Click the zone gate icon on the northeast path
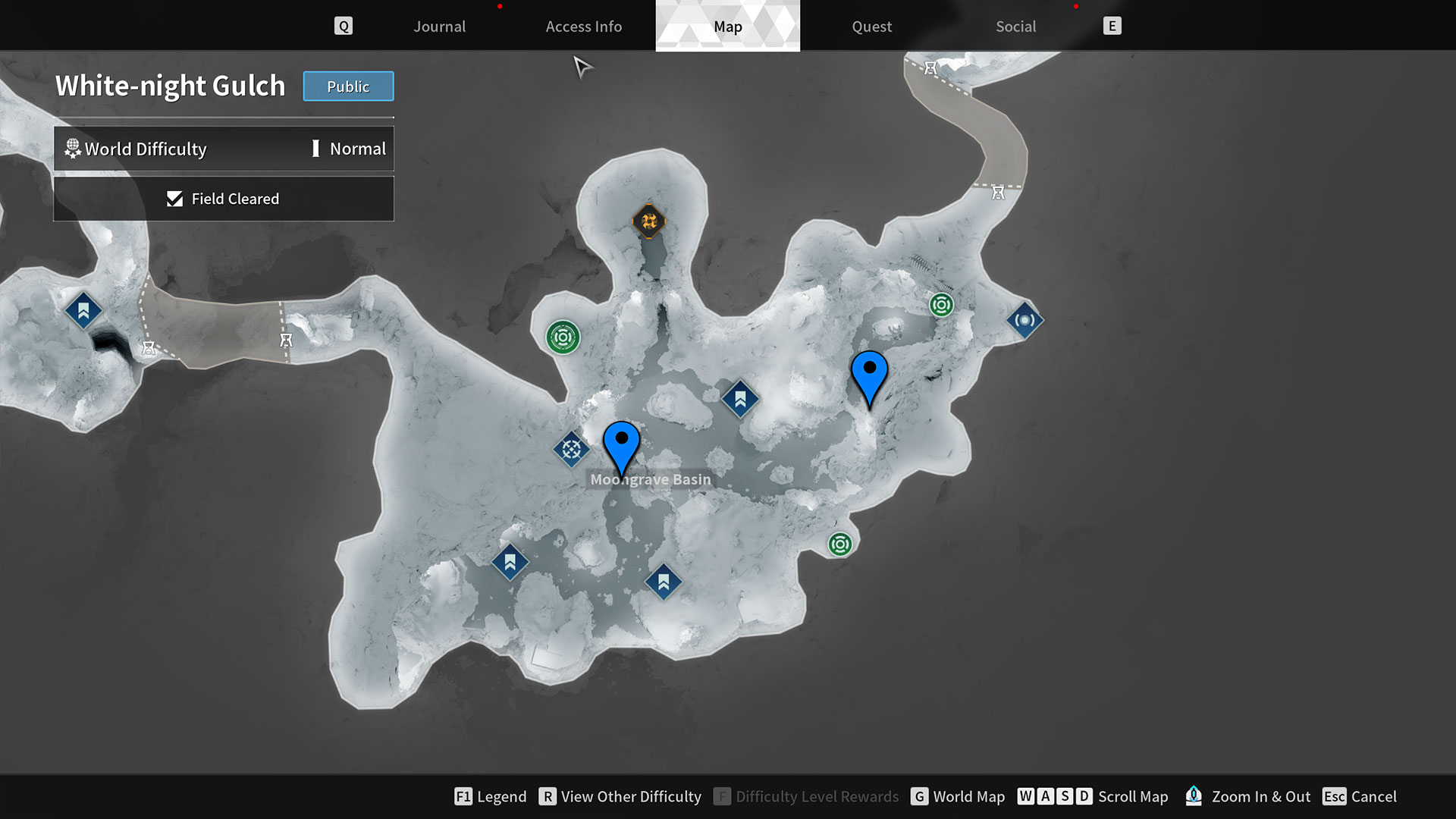This screenshot has height=819, width=1456. click(x=996, y=191)
